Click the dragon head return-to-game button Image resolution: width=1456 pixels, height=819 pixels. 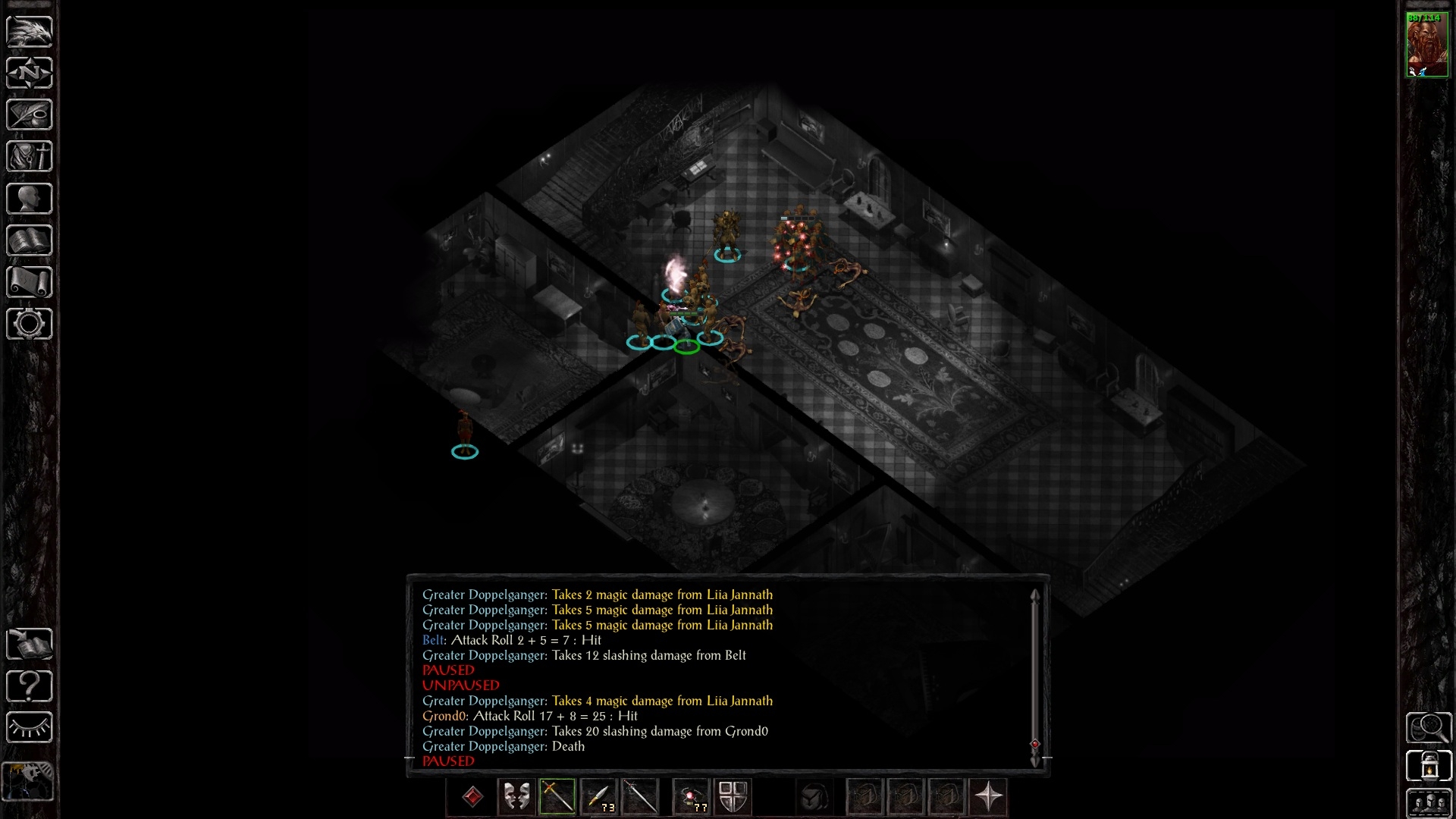[30, 31]
